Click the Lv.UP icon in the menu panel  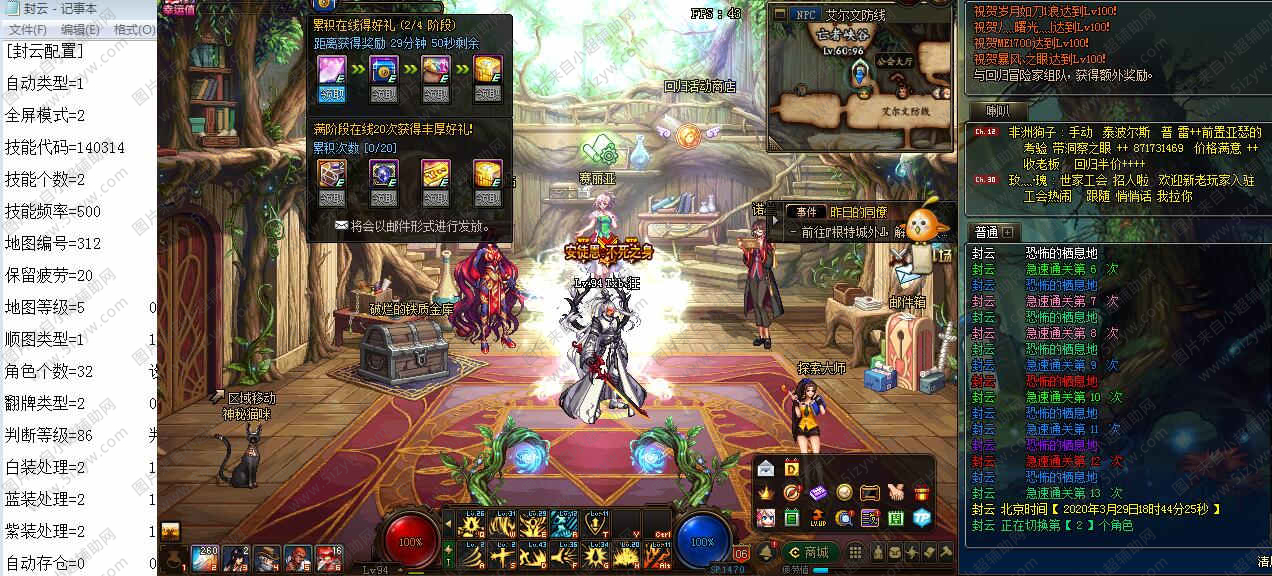pos(818,517)
